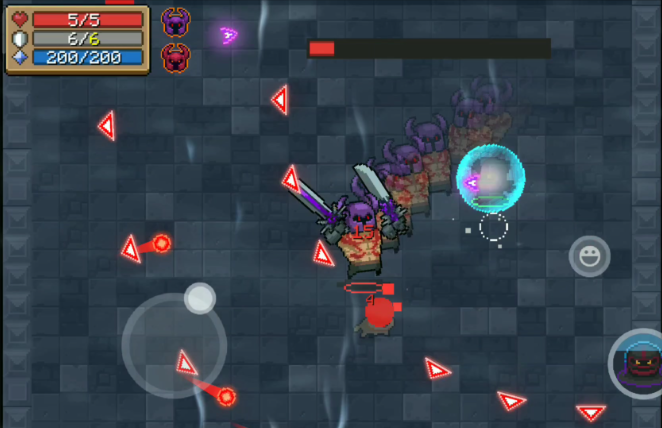Select the red horned mask buff icon

pyautogui.click(x=176, y=58)
